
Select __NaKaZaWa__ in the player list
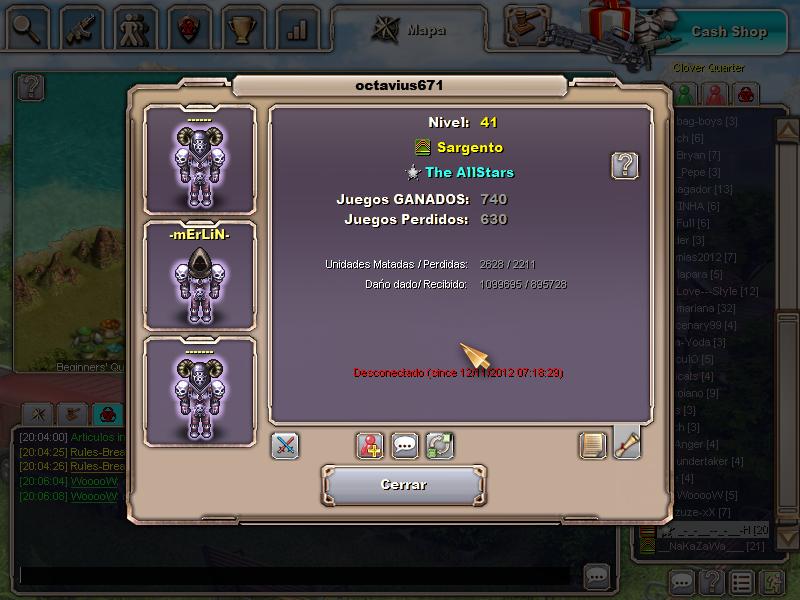click(x=710, y=545)
